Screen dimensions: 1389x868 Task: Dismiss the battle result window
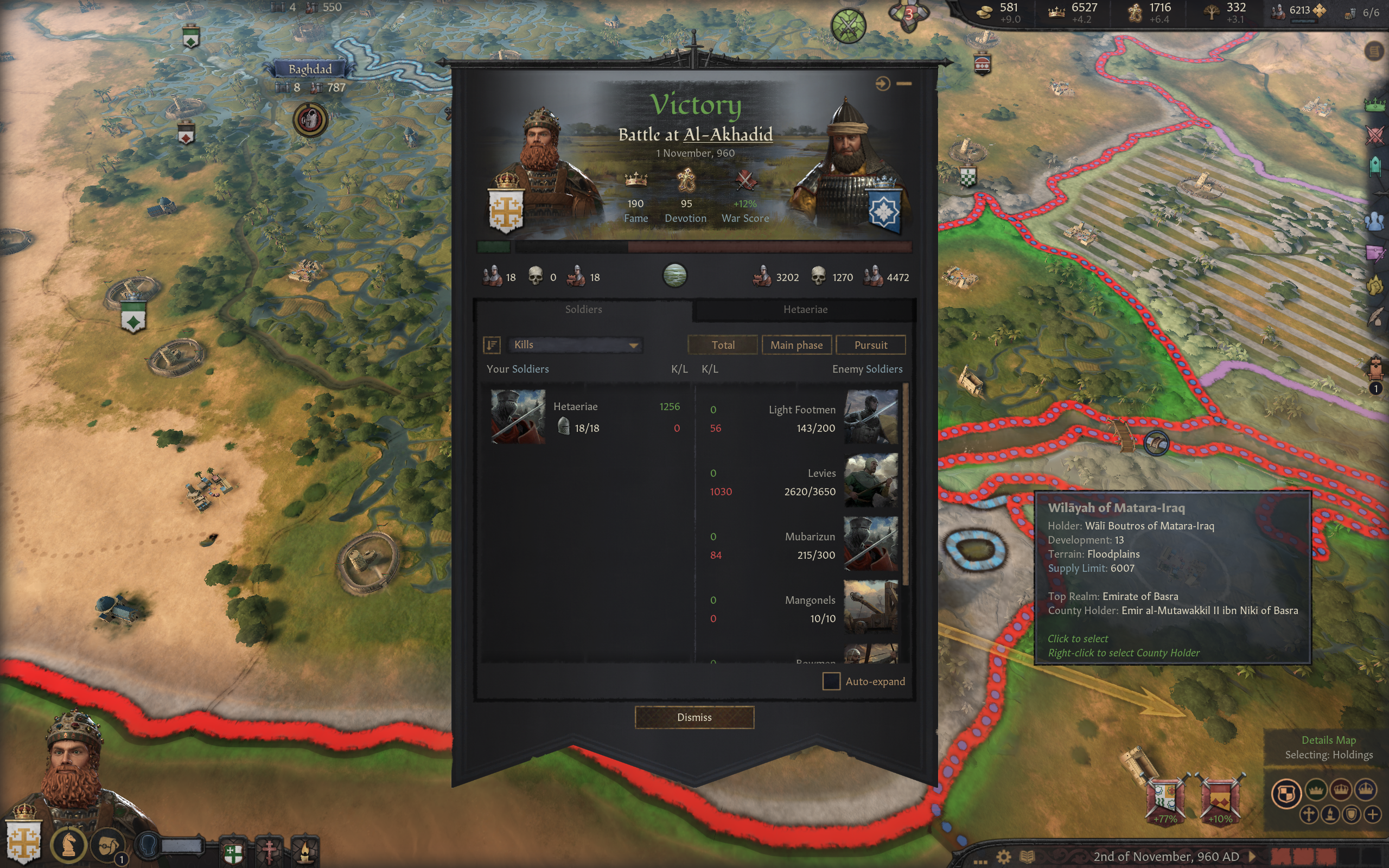694,717
